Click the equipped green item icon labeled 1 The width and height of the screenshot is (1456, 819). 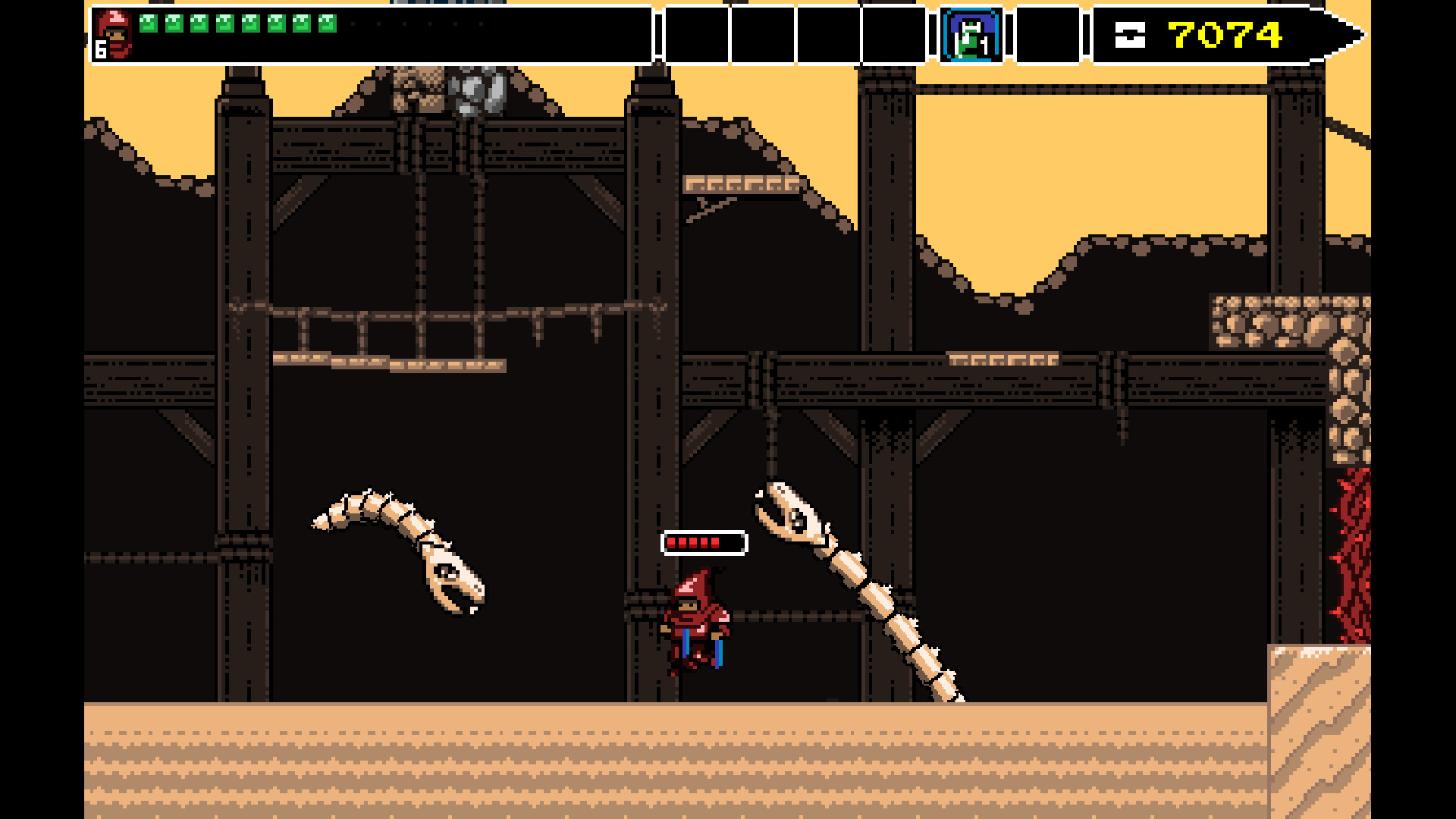(971, 33)
